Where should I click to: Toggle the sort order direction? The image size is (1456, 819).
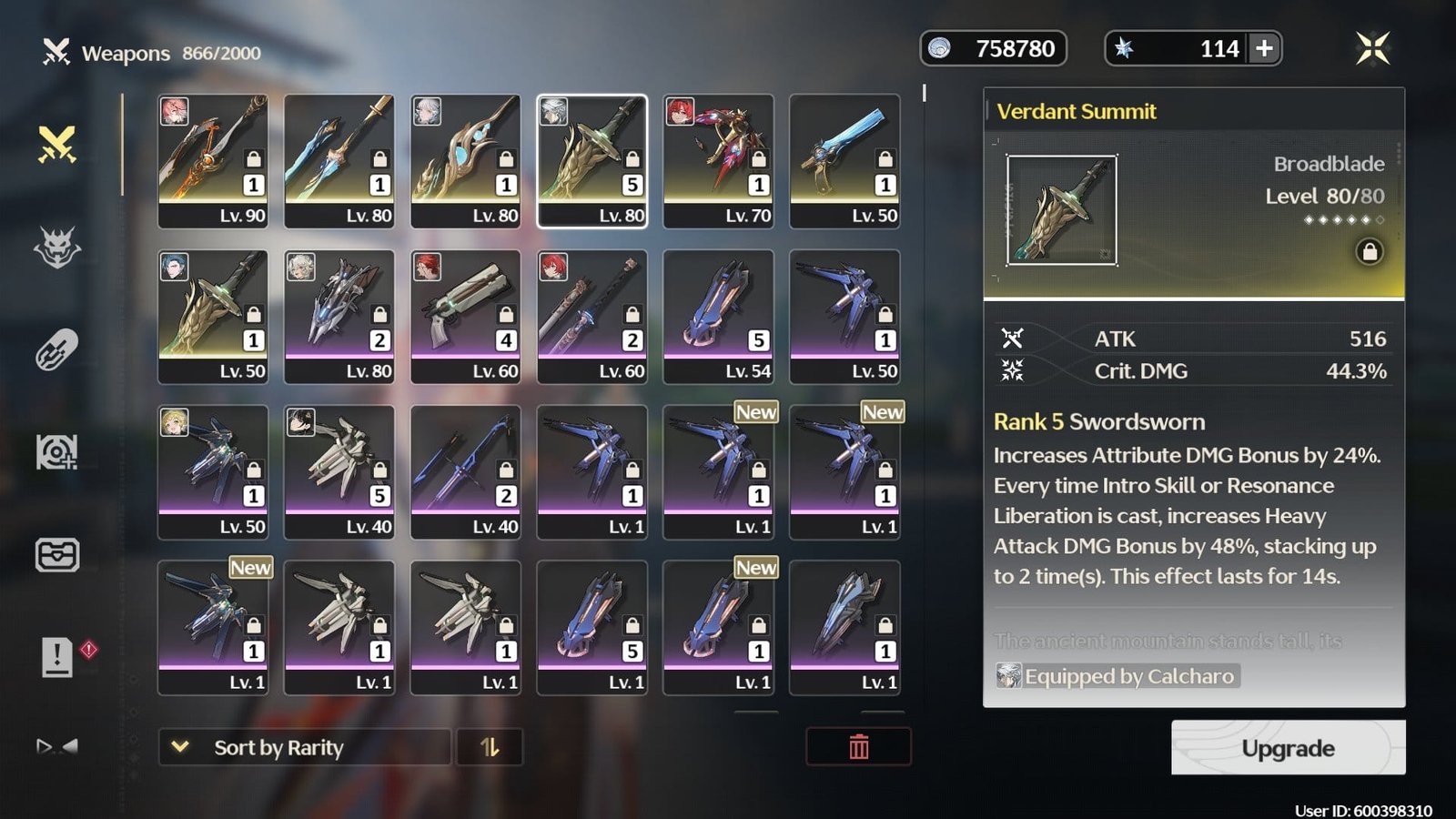click(x=490, y=747)
